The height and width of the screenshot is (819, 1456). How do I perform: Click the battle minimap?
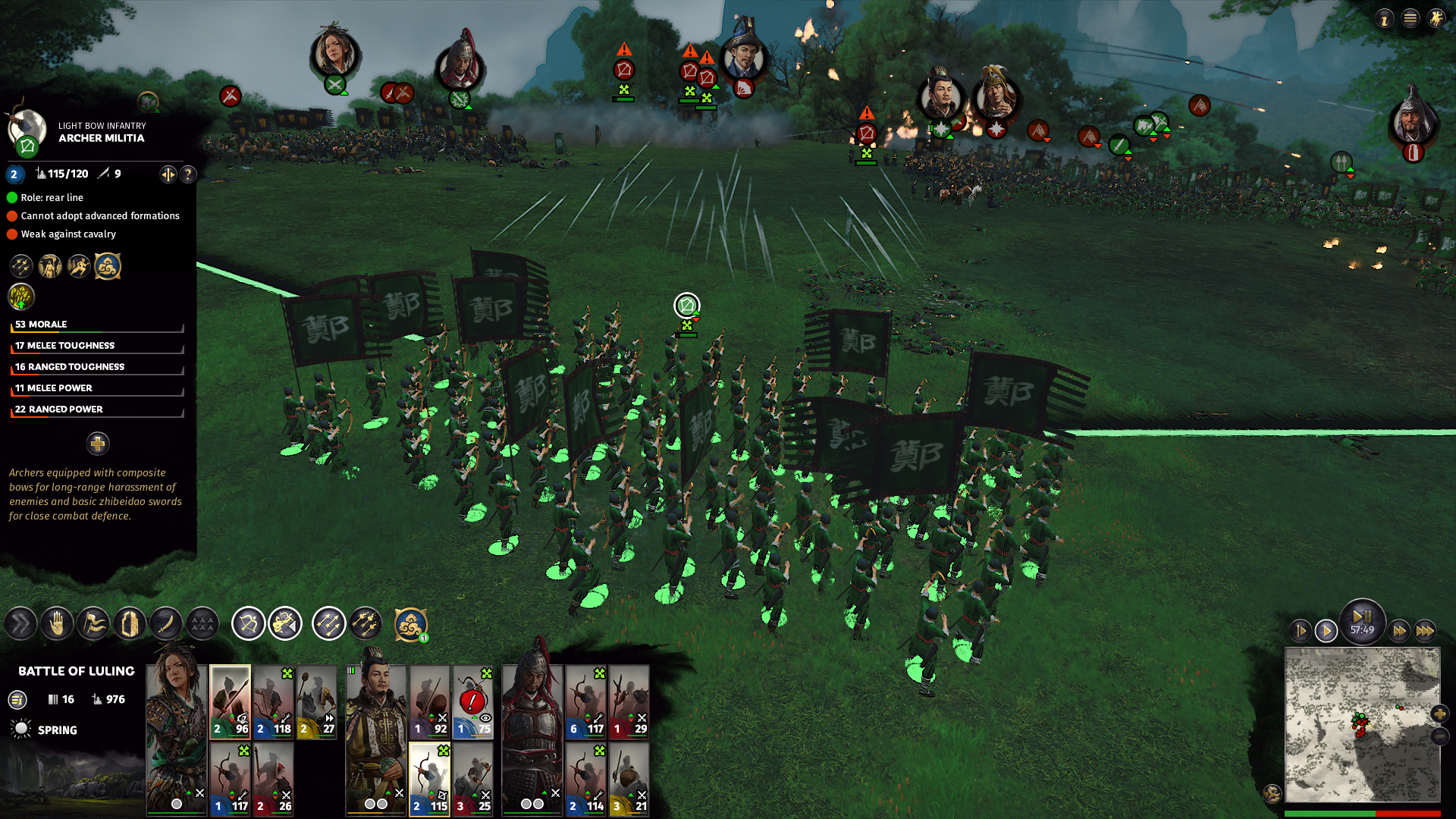tap(1361, 724)
